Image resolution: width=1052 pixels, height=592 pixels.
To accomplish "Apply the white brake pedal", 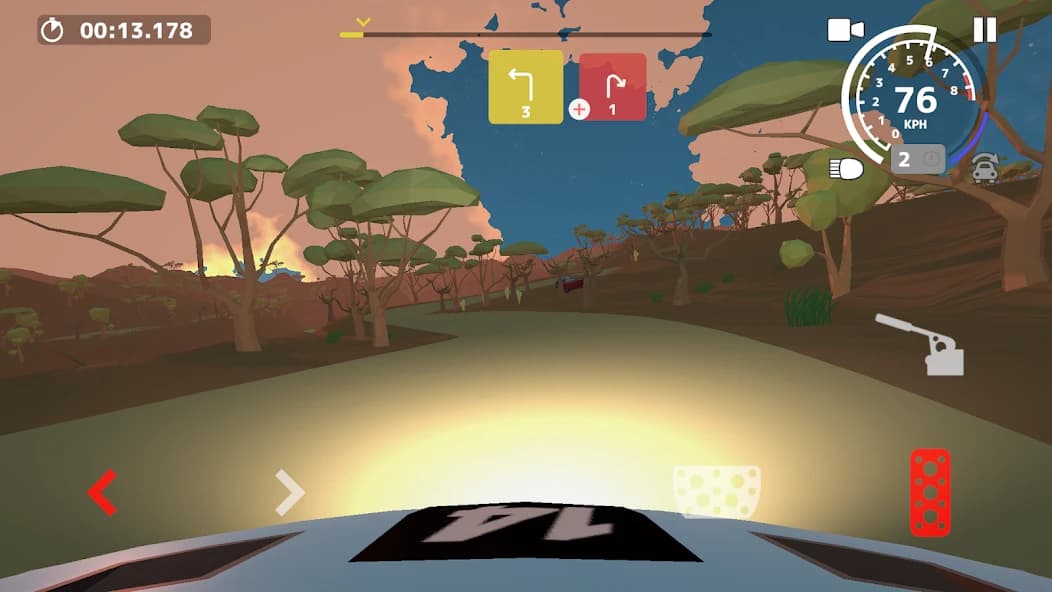I will coord(716,492).
